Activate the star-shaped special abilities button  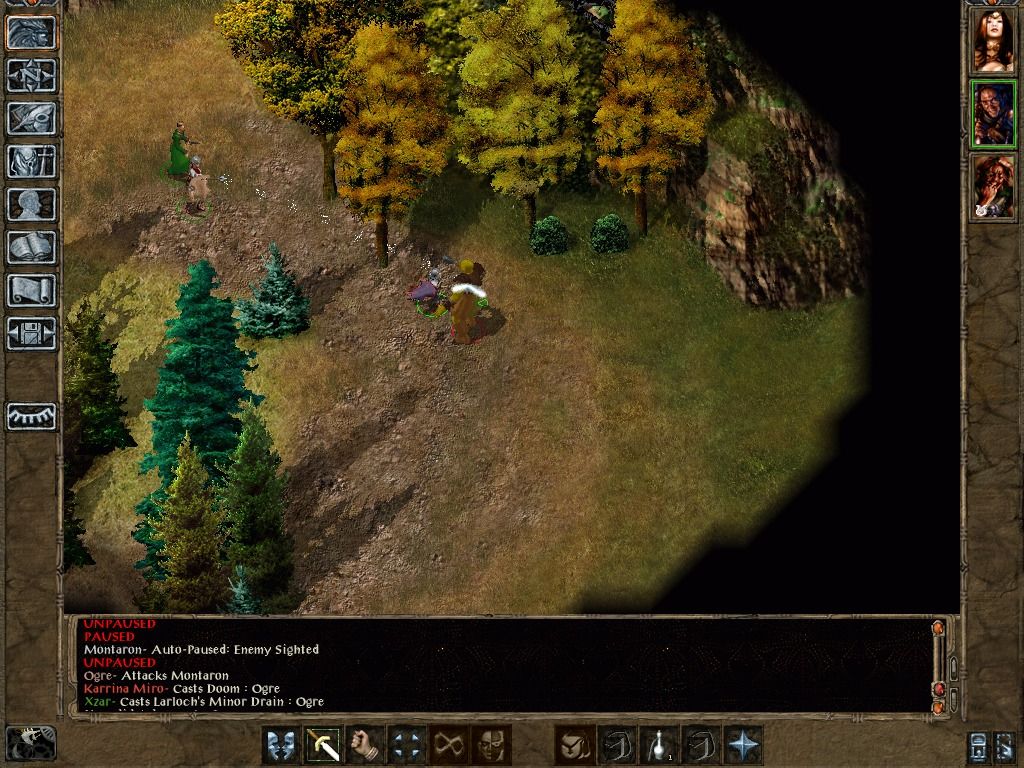coord(744,745)
